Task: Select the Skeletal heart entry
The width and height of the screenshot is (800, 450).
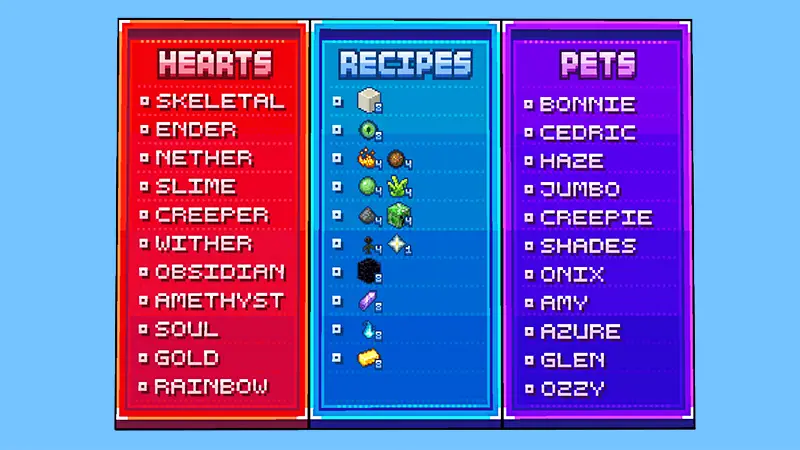Action: click(219, 101)
